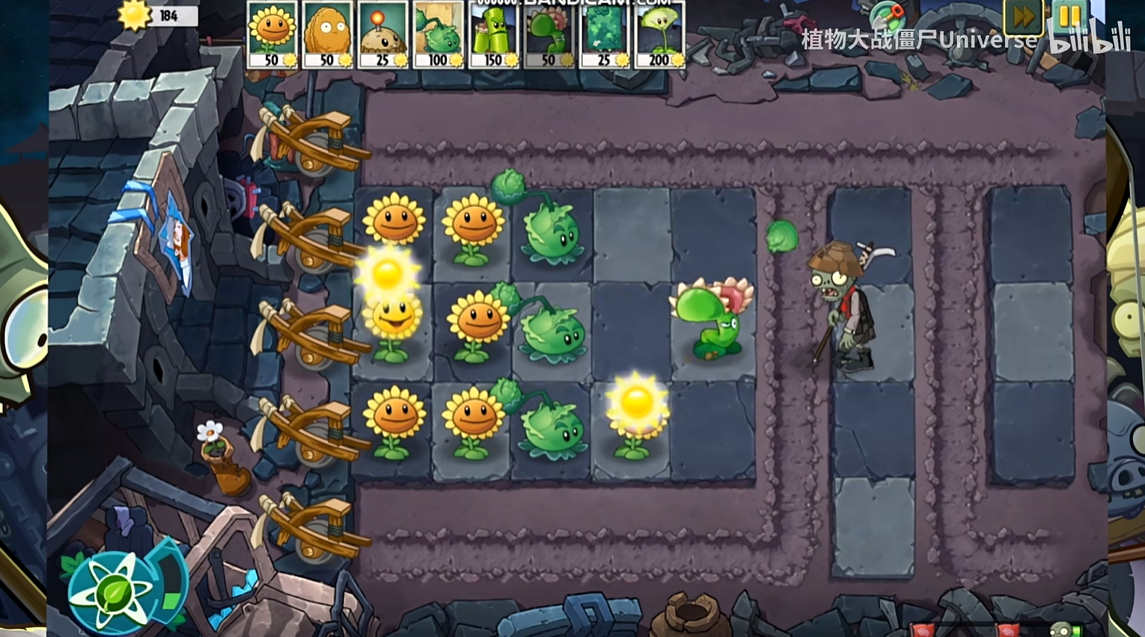The image size is (1145, 637).
Task: Toggle the fast-forward speed button
Action: [x=1023, y=16]
